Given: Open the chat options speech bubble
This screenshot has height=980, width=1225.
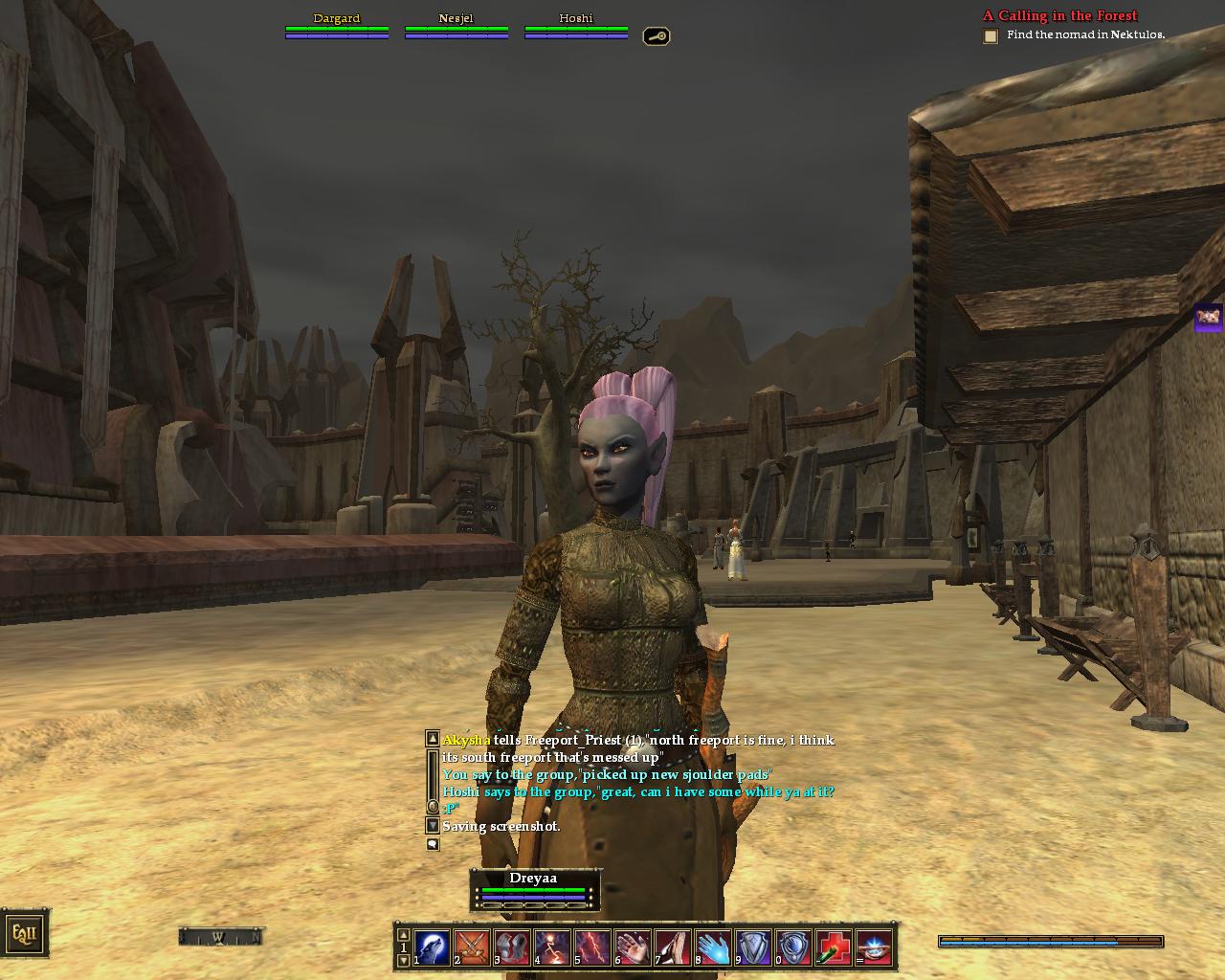Looking at the screenshot, I should pos(433,844).
